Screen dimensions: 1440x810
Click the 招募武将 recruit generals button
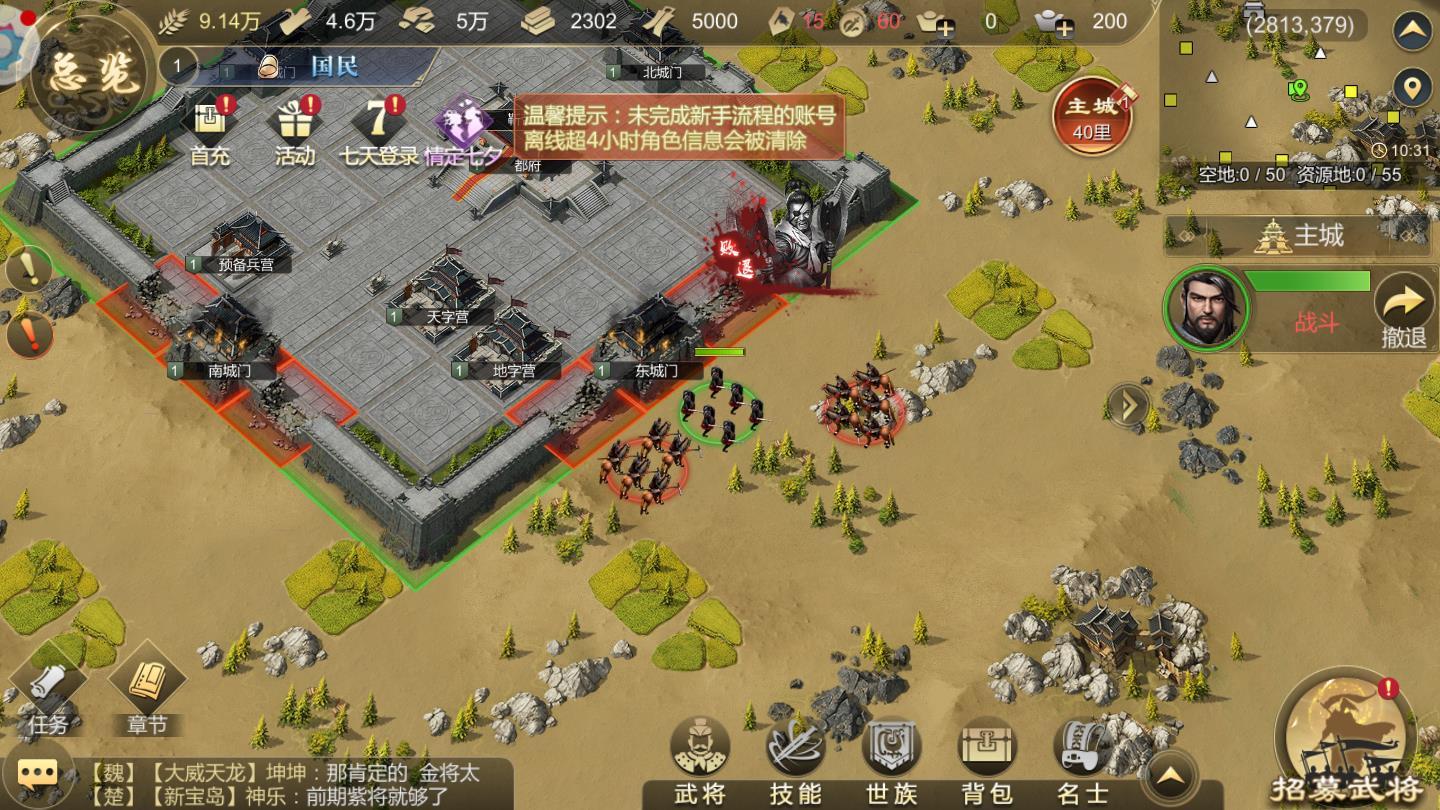pyautogui.click(x=1346, y=740)
